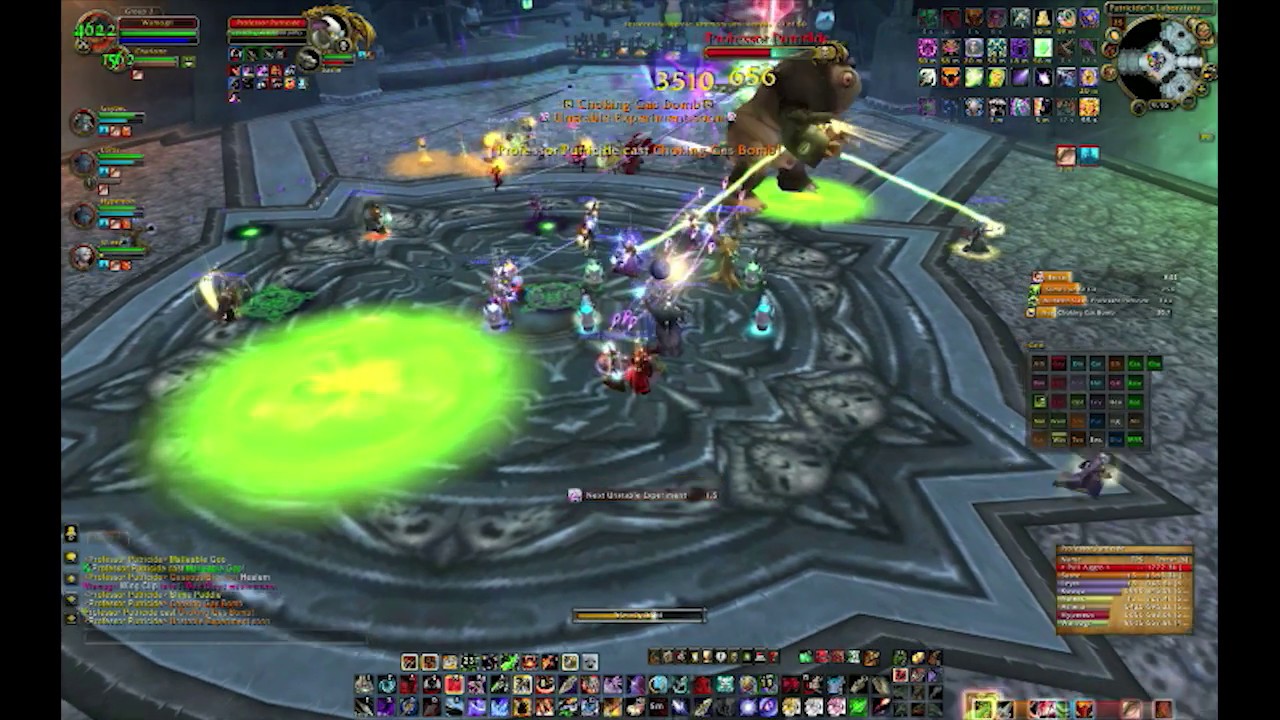This screenshot has height=720, width=1280.
Task: Click the yellow pile buff icon
Action: tap(1042, 19)
